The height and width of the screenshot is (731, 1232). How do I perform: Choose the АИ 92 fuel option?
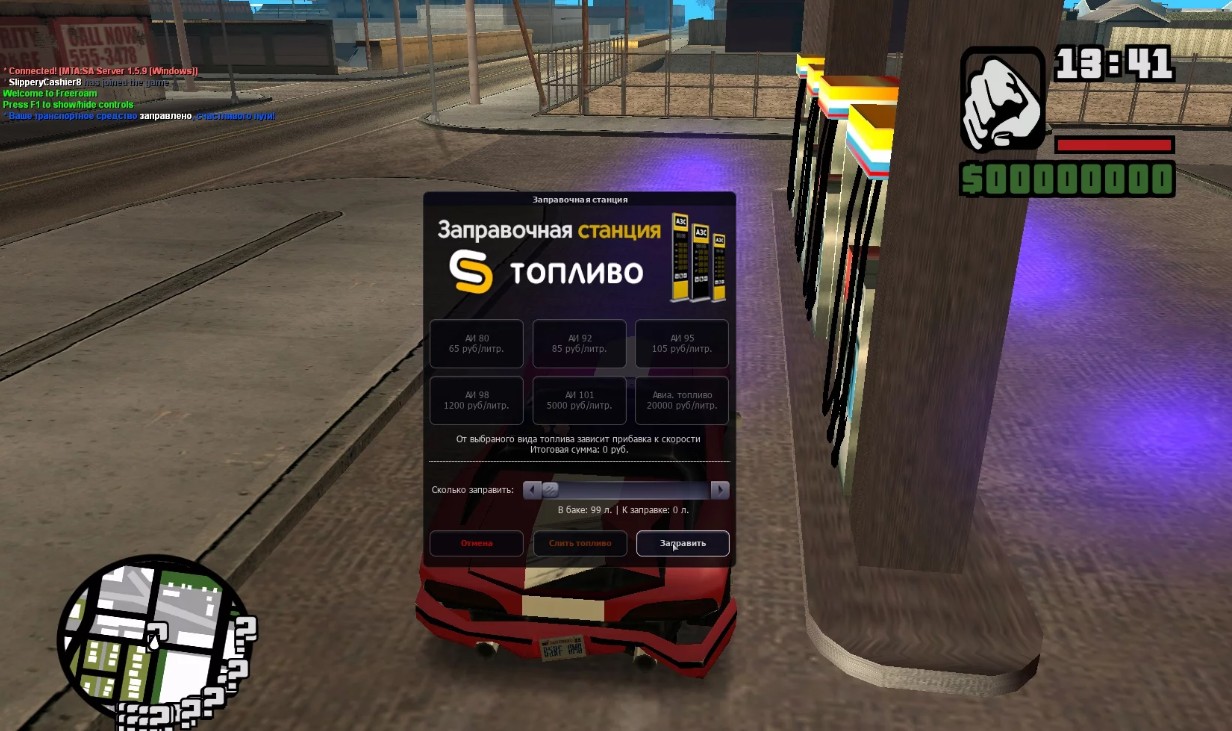[x=579, y=344]
